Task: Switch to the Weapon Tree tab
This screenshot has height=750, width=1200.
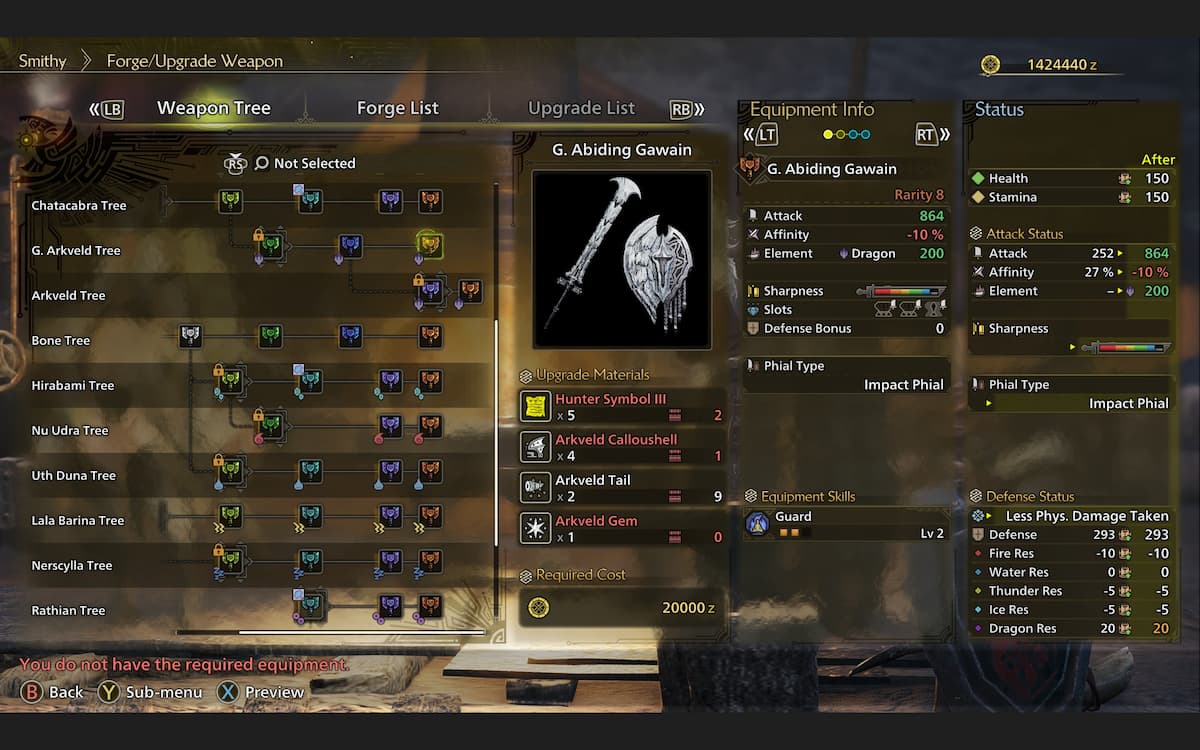Action: [x=213, y=108]
